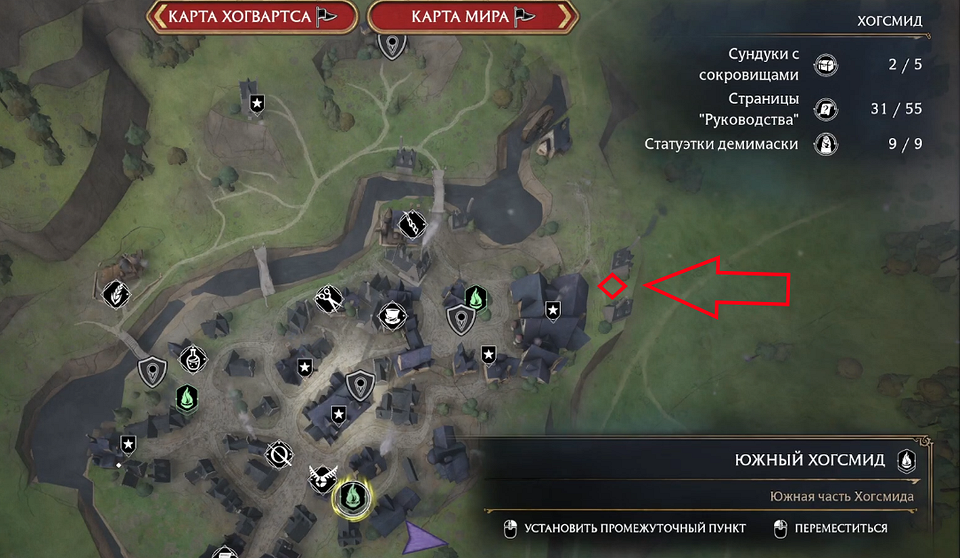The image size is (960, 558).
Task: Click the crossed circle shop marker
Action: (281, 456)
